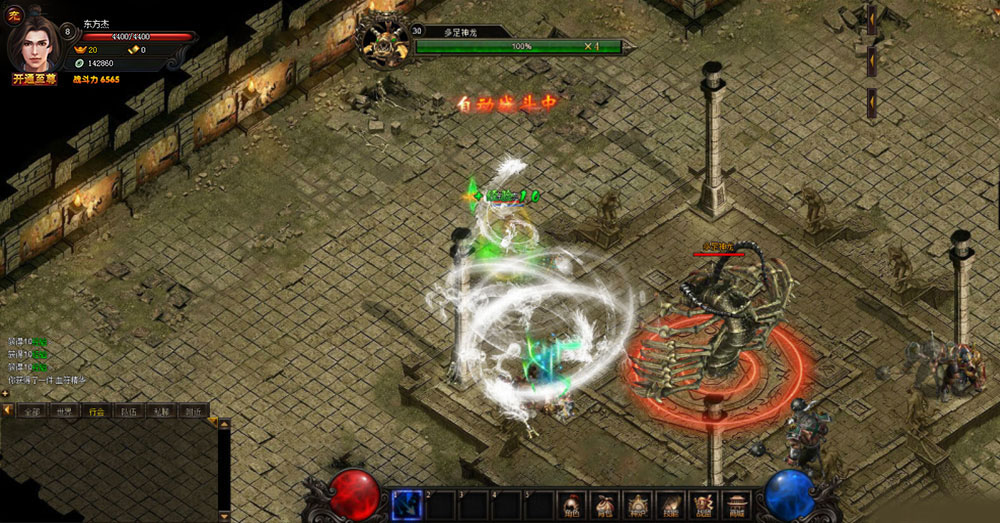Collapse chat with the left arrow button
This screenshot has height=523, width=1000.
click(x=7, y=411)
